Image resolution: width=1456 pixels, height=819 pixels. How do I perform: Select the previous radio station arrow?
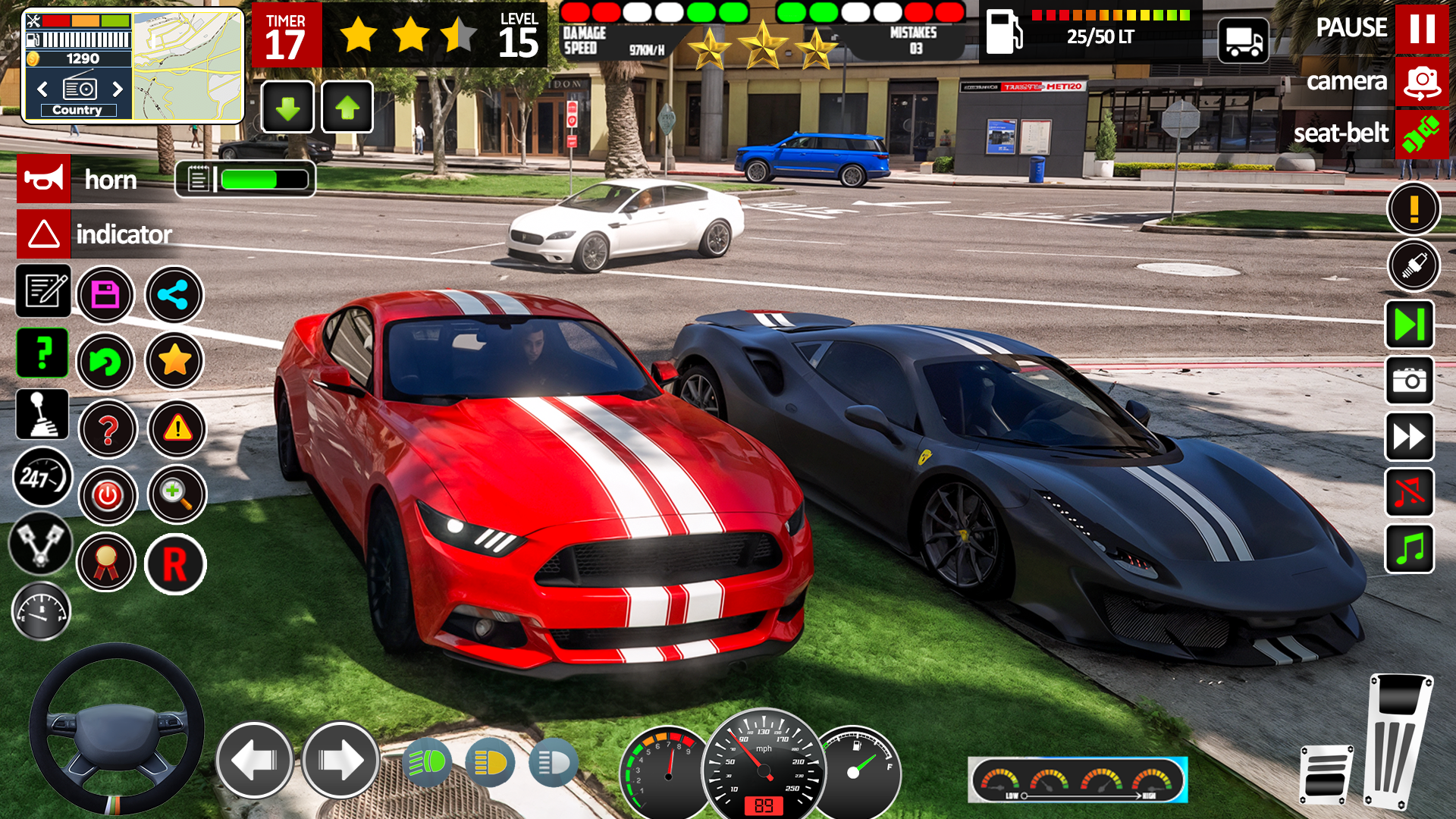tap(42, 89)
